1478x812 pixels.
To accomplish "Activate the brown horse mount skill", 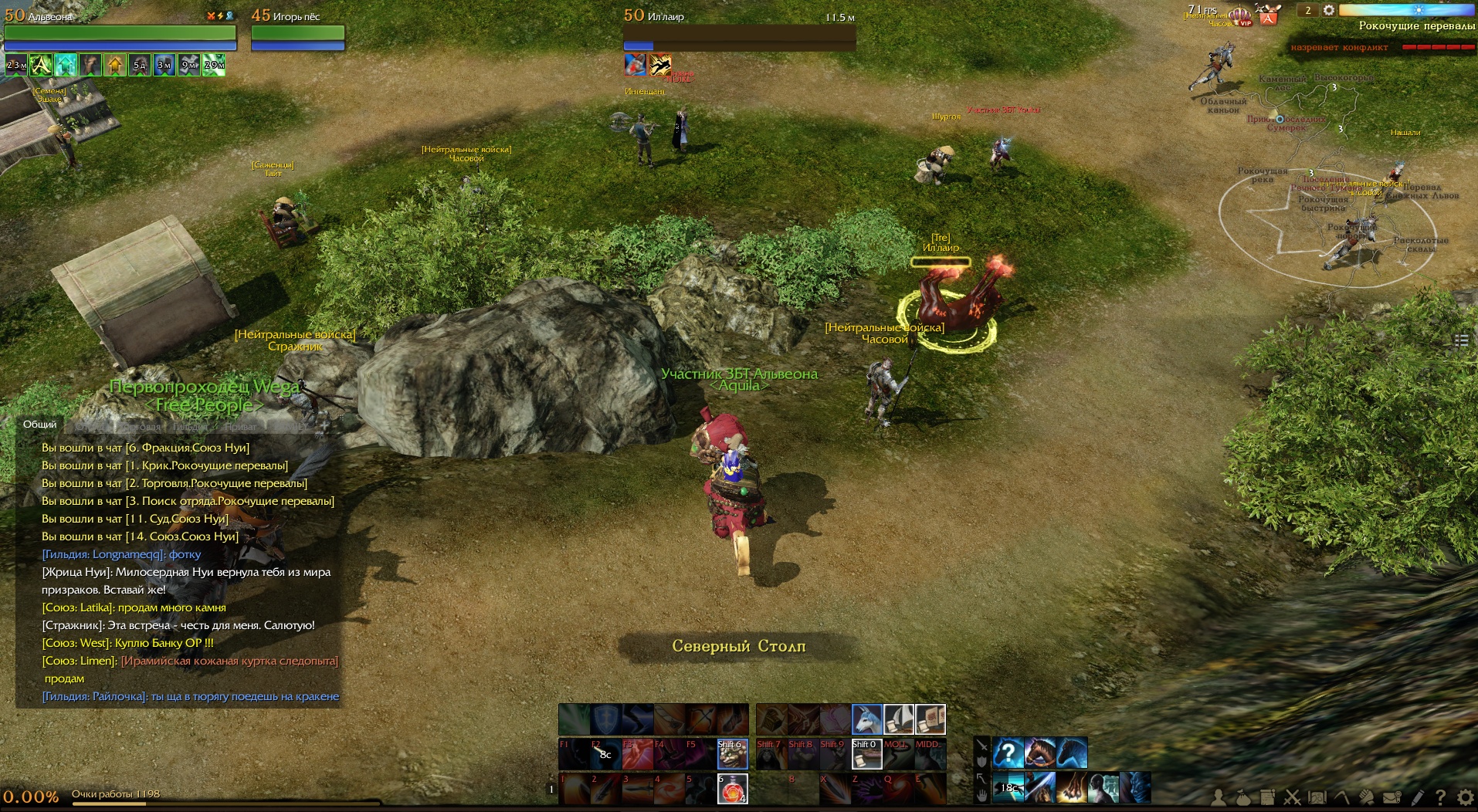I will point(1039,753).
